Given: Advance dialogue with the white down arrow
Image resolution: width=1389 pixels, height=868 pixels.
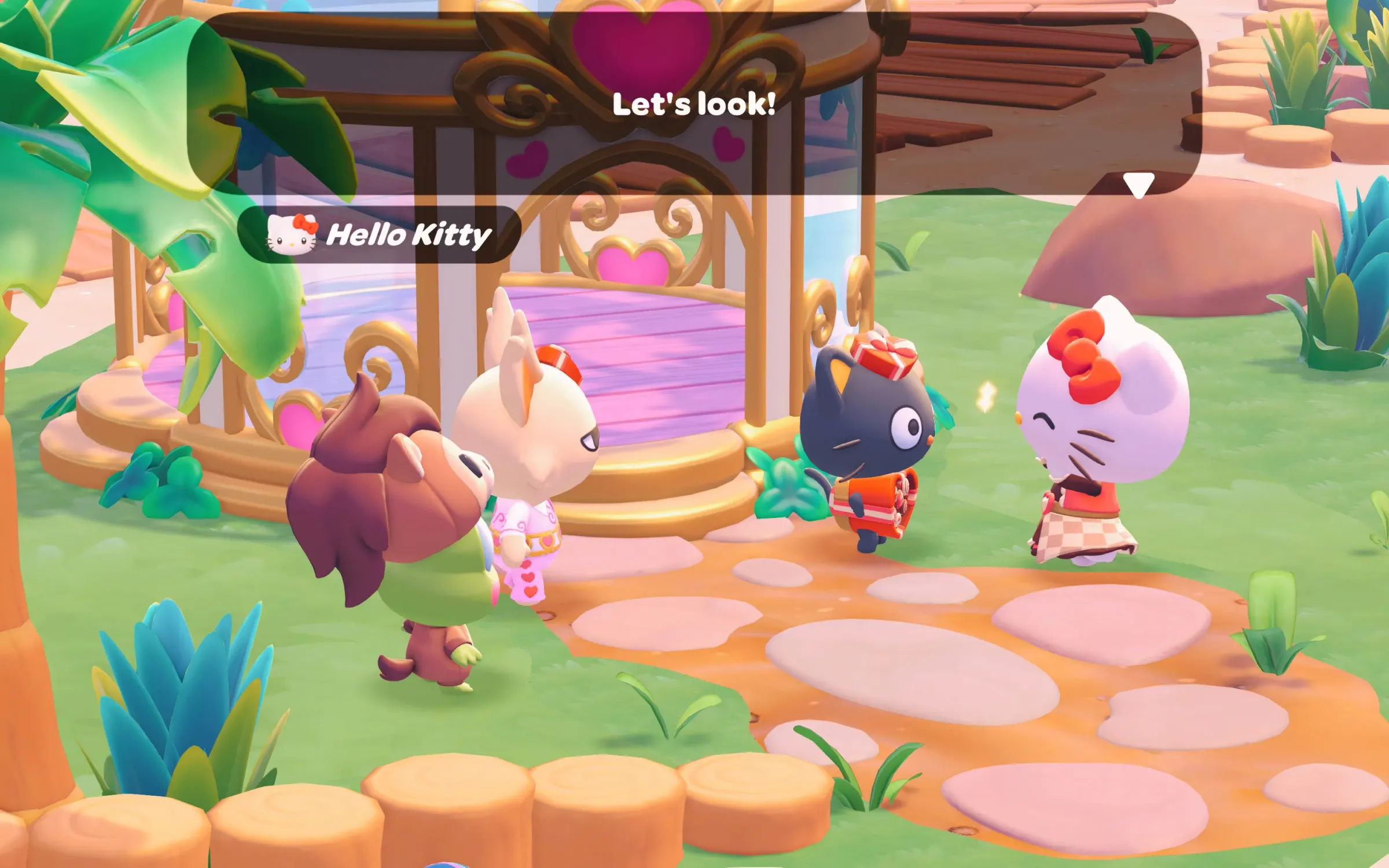Looking at the screenshot, I should 1138,185.
